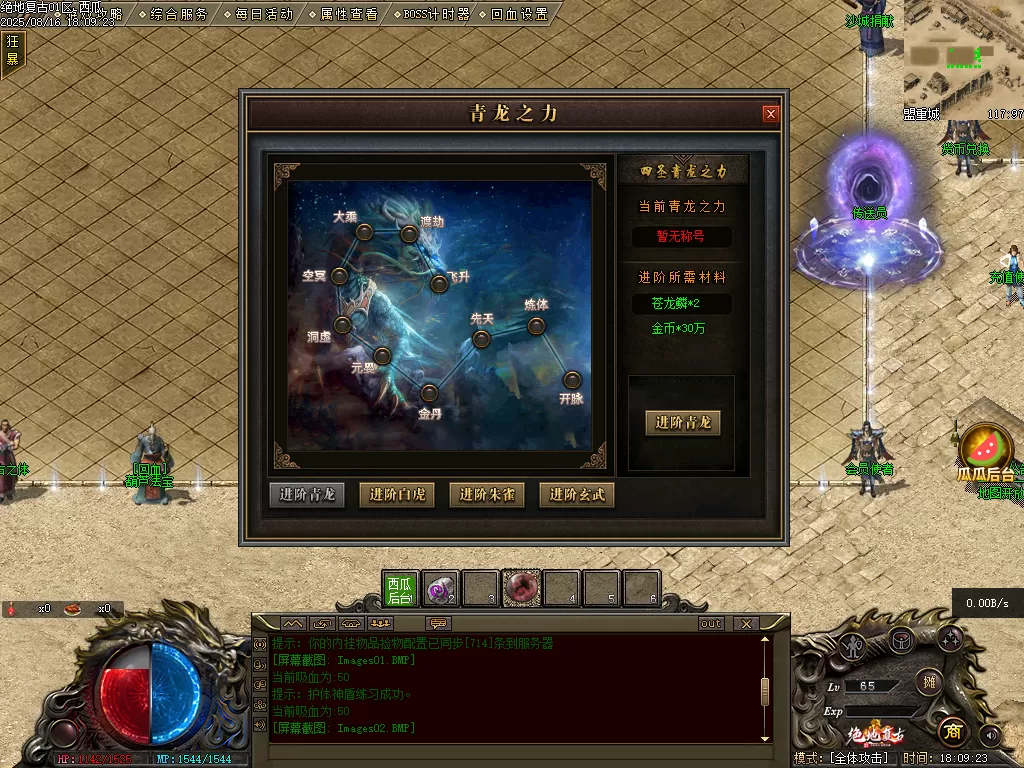Open the 瓜瓜后台 watermelon icon

click(986, 448)
